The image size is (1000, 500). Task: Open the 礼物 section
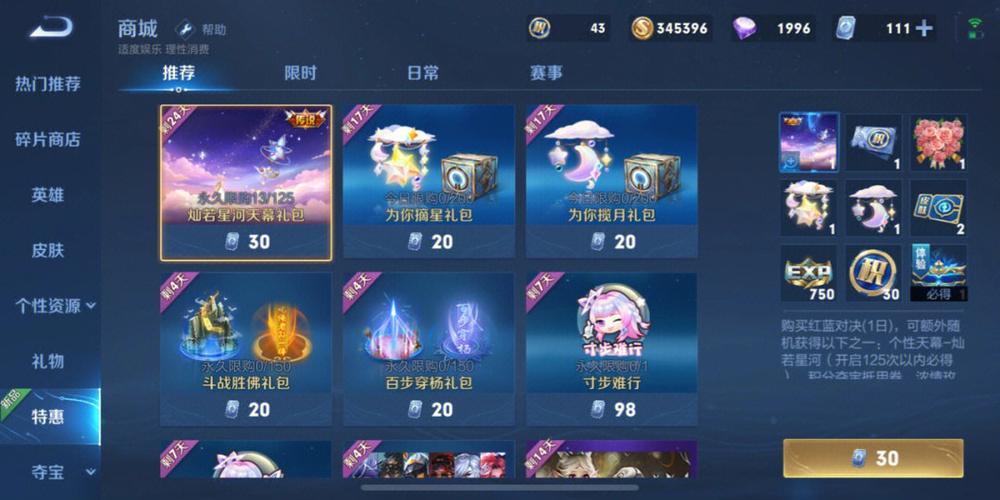(48, 361)
